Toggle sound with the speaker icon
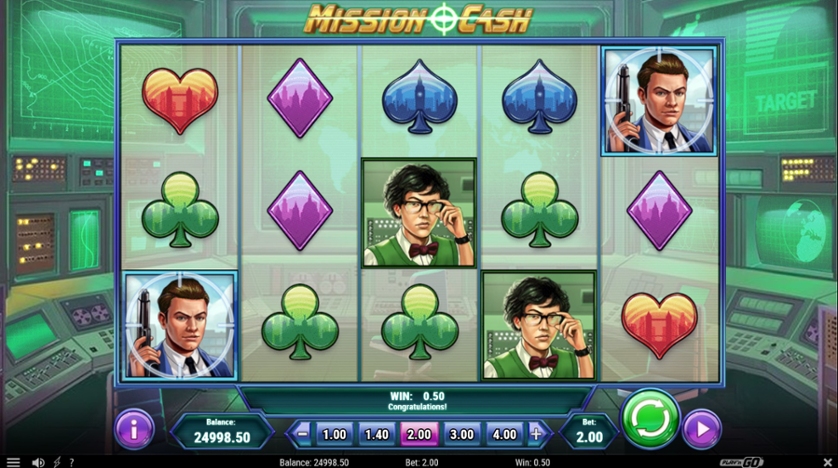 point(37,462)
